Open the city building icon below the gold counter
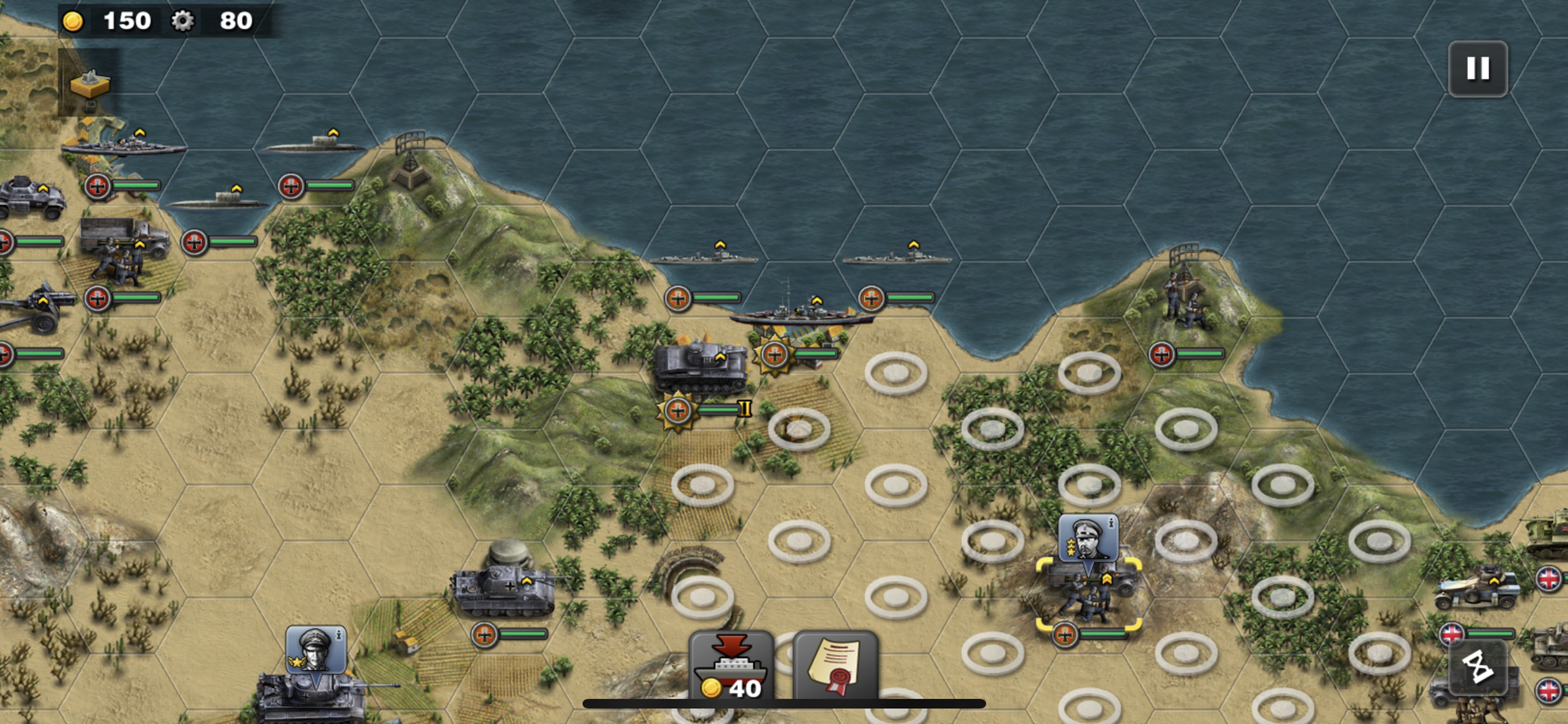Screen dimensions: 1568x724 [89, 83]
